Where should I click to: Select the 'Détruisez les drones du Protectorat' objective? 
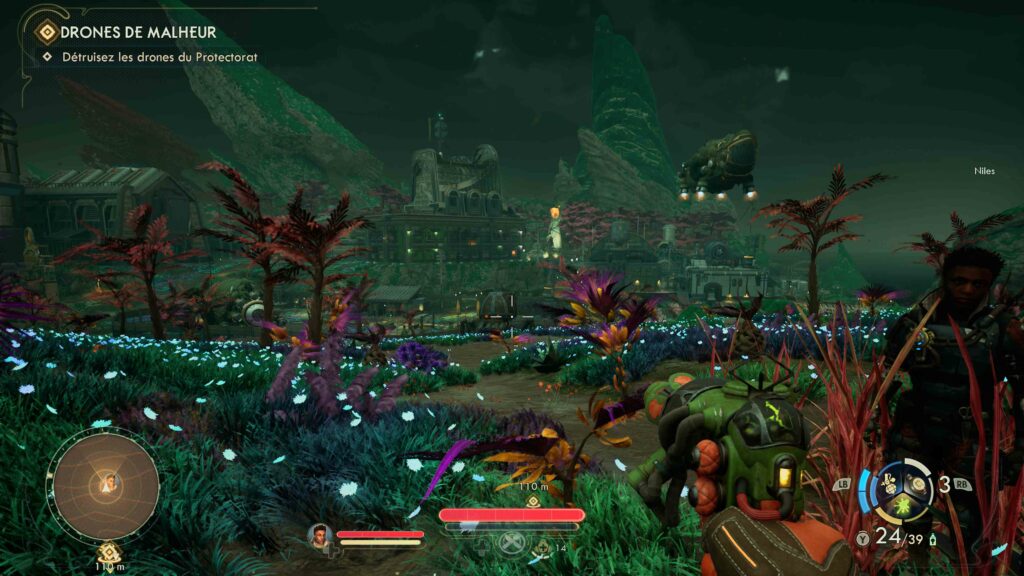[160, 57]
